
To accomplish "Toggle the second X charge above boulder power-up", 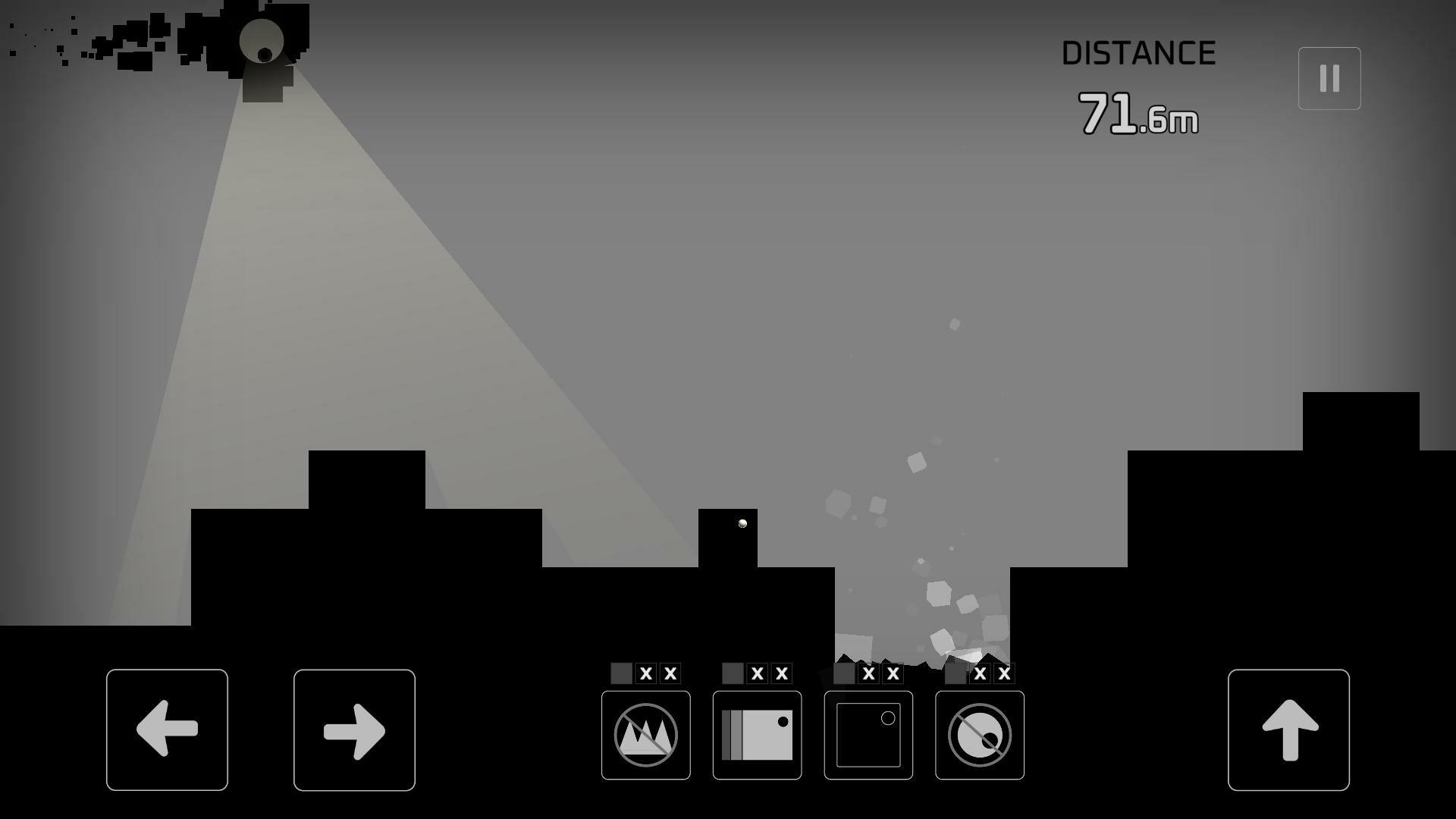I will 1006,673.
